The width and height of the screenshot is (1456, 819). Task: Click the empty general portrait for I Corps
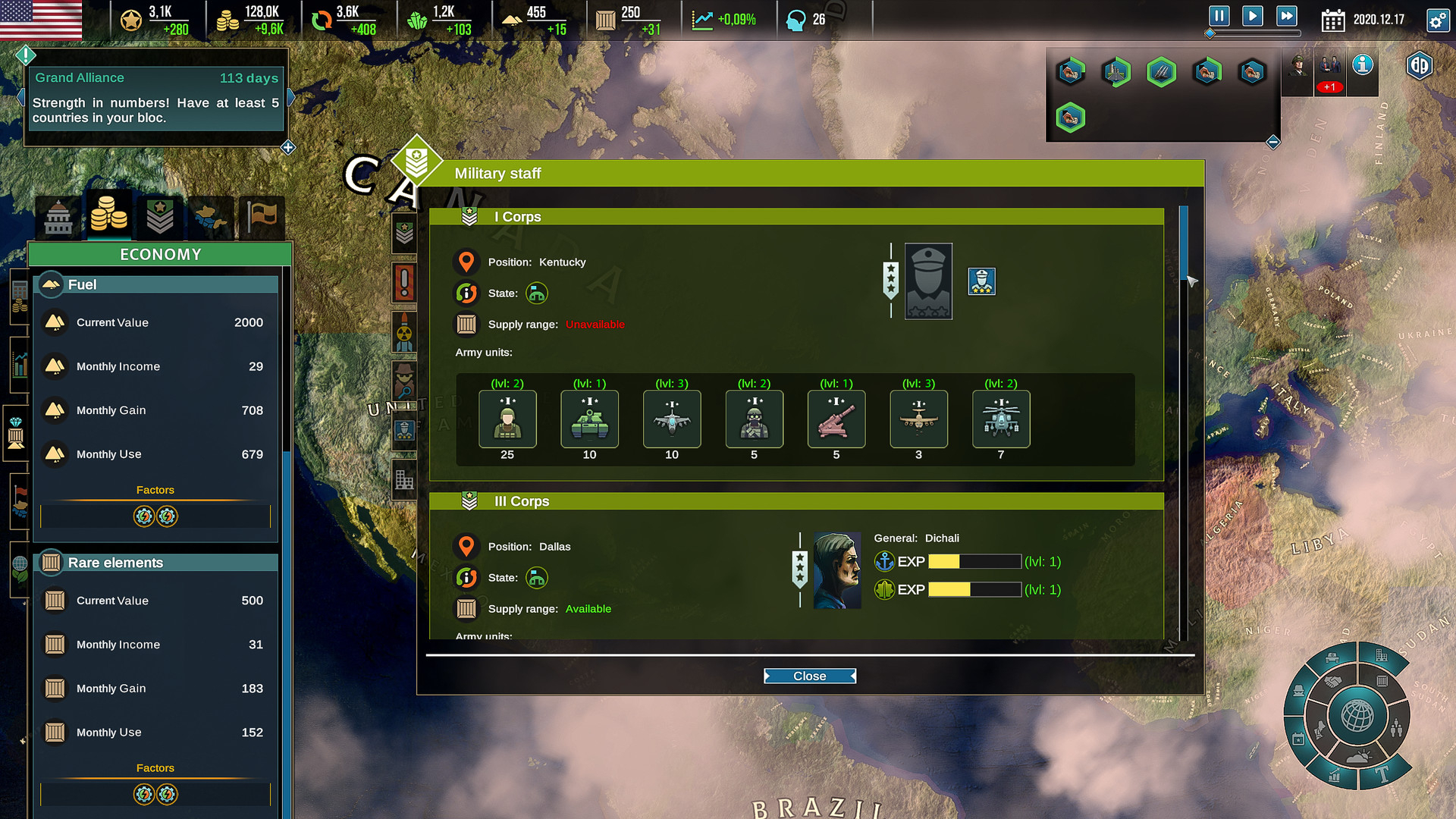coord(928,281)
